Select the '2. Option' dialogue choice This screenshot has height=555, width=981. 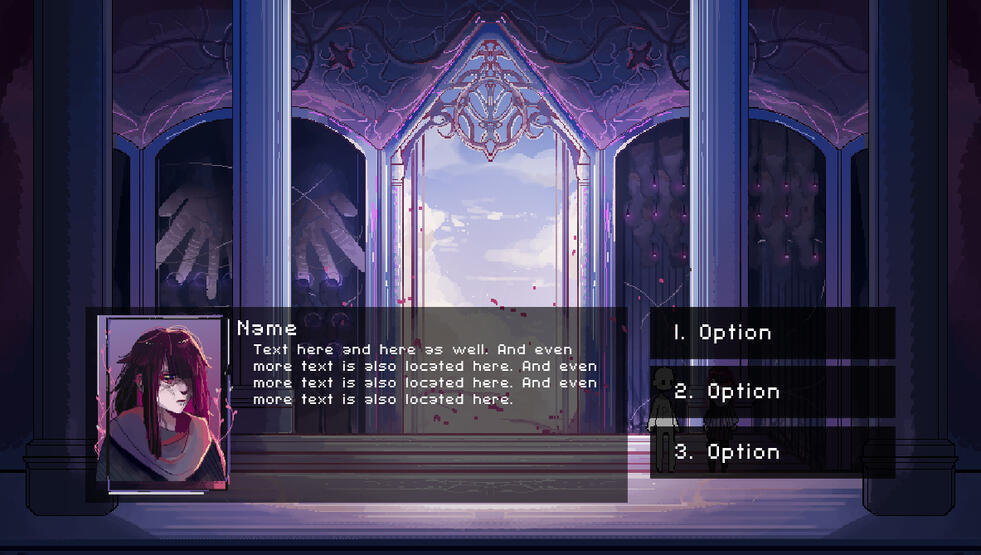tap(771, 392)
